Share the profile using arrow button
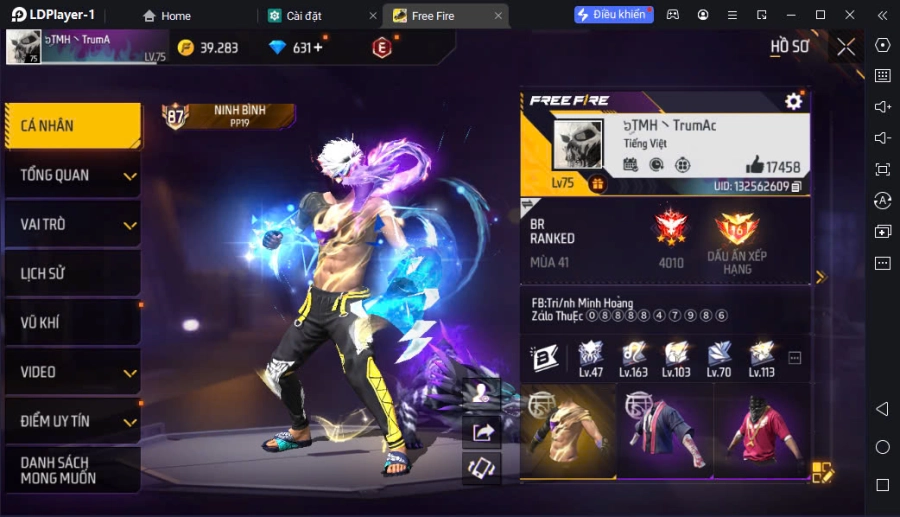900x517 pixels. click(483, 431)
